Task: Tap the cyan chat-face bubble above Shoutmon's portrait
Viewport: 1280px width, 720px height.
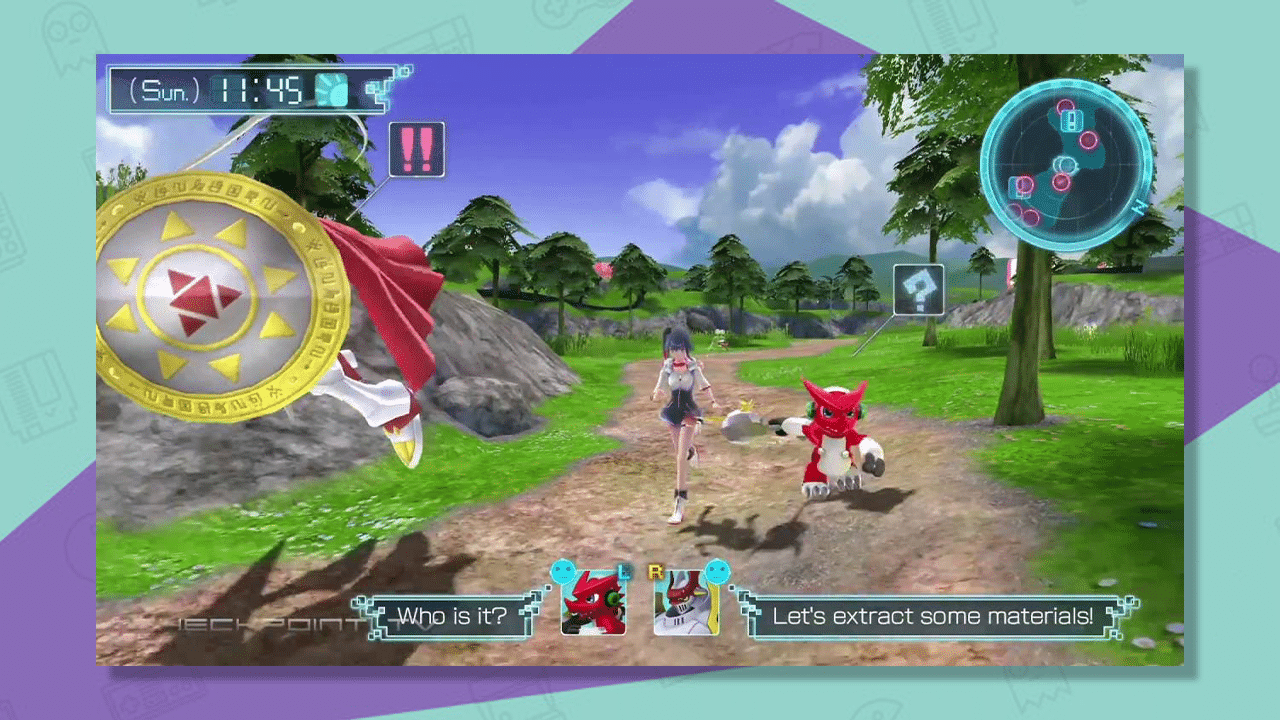Action: coord(564,570)
